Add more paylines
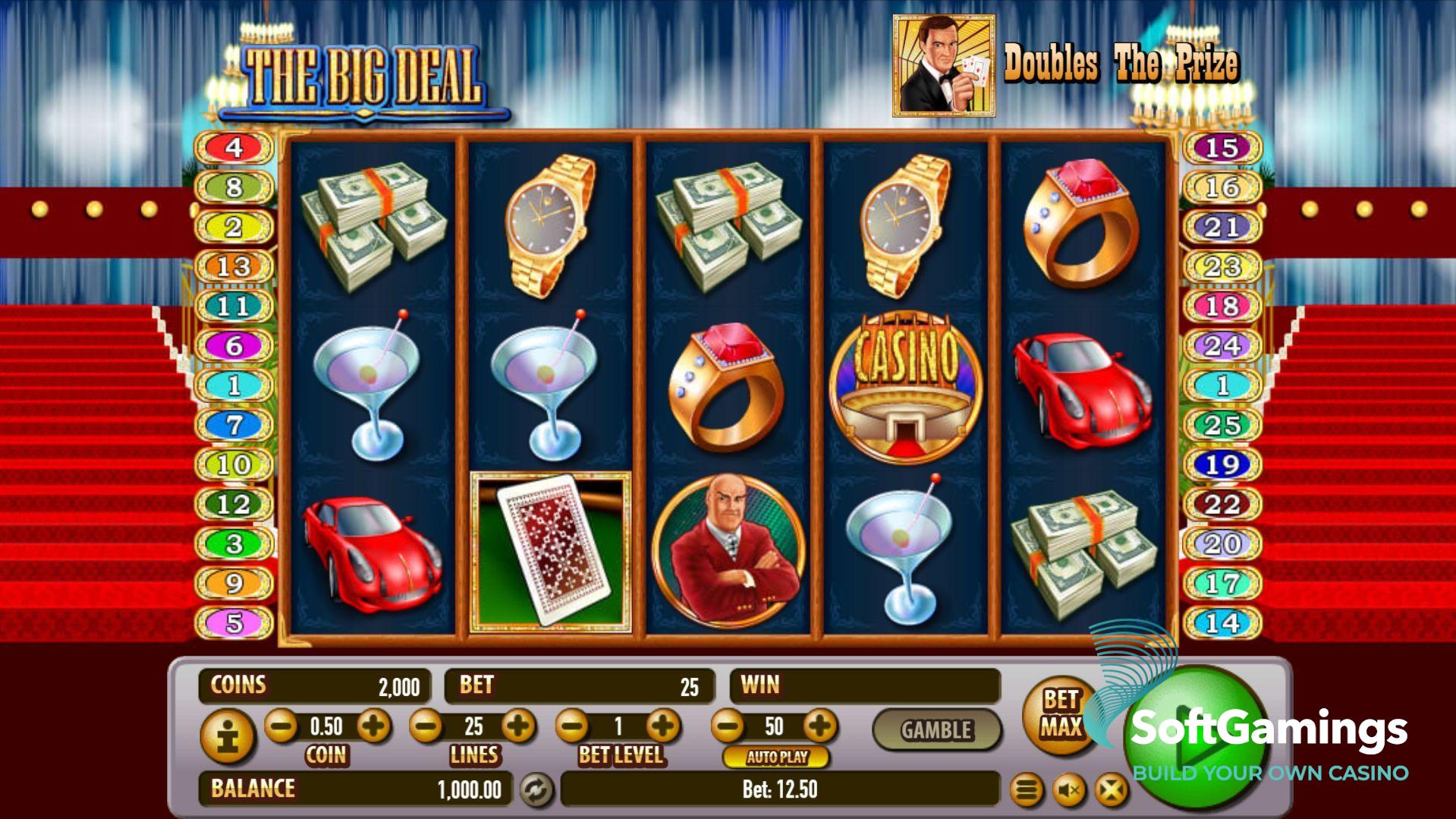This screenshot has height=819, width=1456. click(519, 726)
